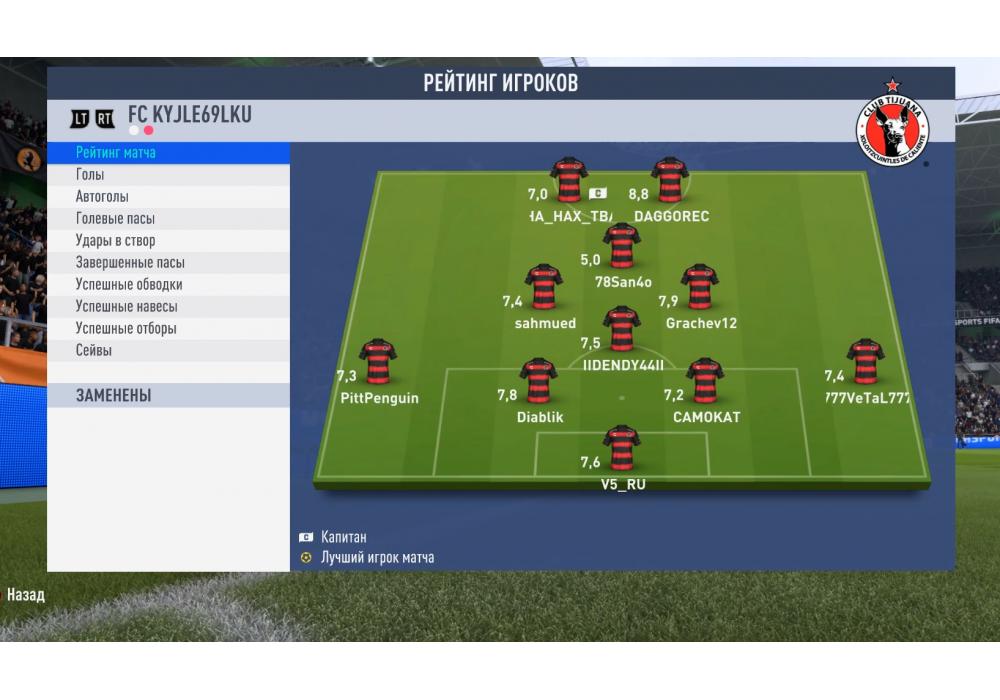Pick defender CAMOKAT on the pitch
This screenshot has height=700, width=1000.
click(x=705, y=381)
